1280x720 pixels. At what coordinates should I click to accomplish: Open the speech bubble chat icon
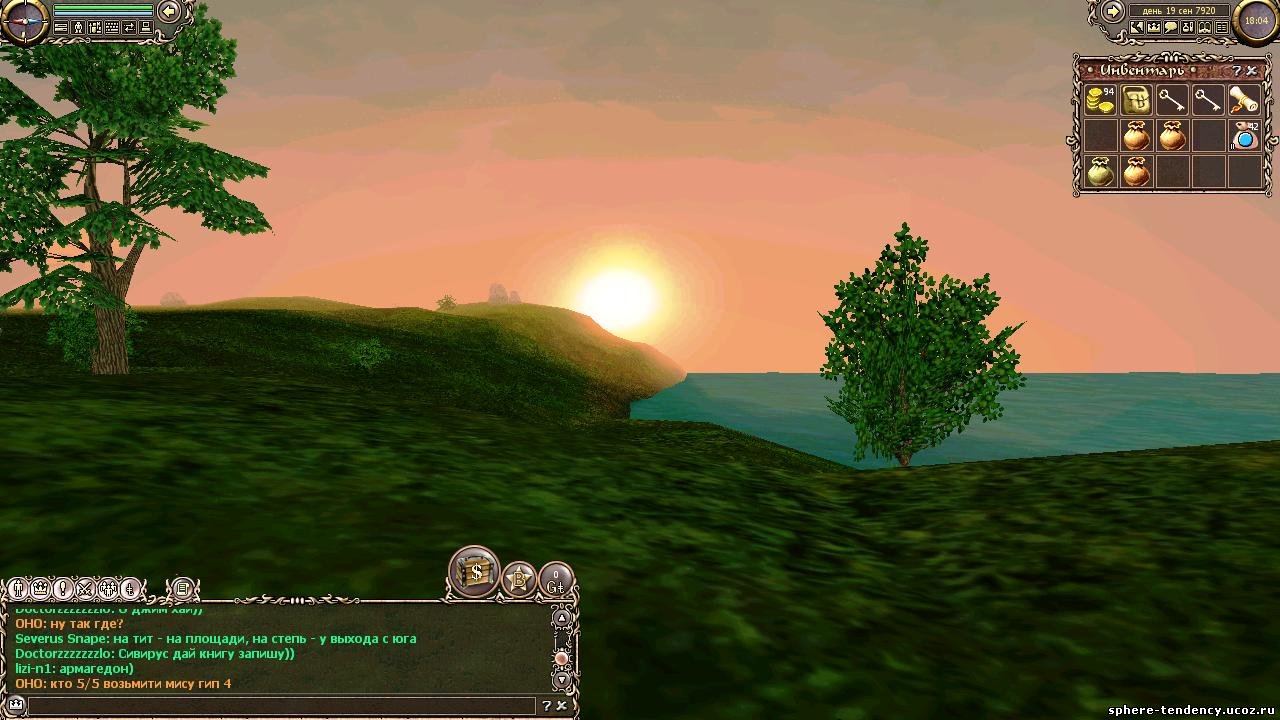pos(1170,28)
